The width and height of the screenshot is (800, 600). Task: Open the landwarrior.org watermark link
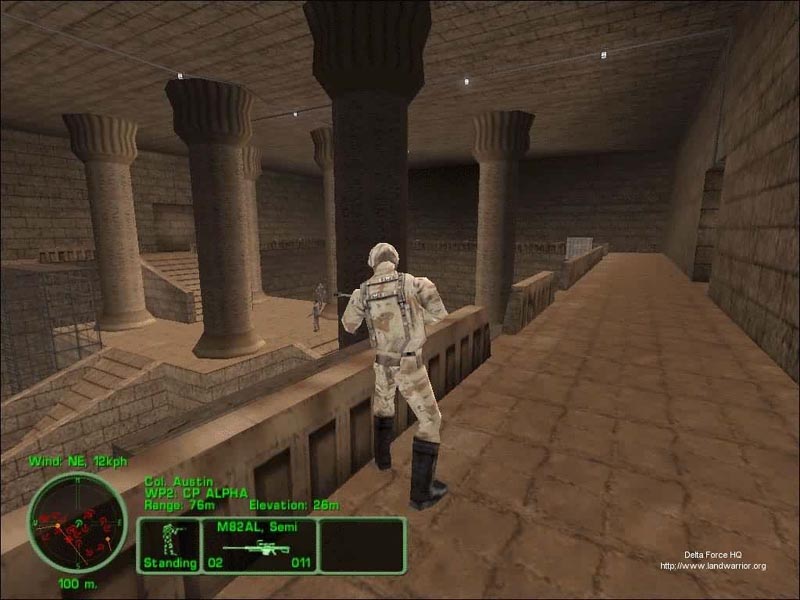[x=712, y=566]
